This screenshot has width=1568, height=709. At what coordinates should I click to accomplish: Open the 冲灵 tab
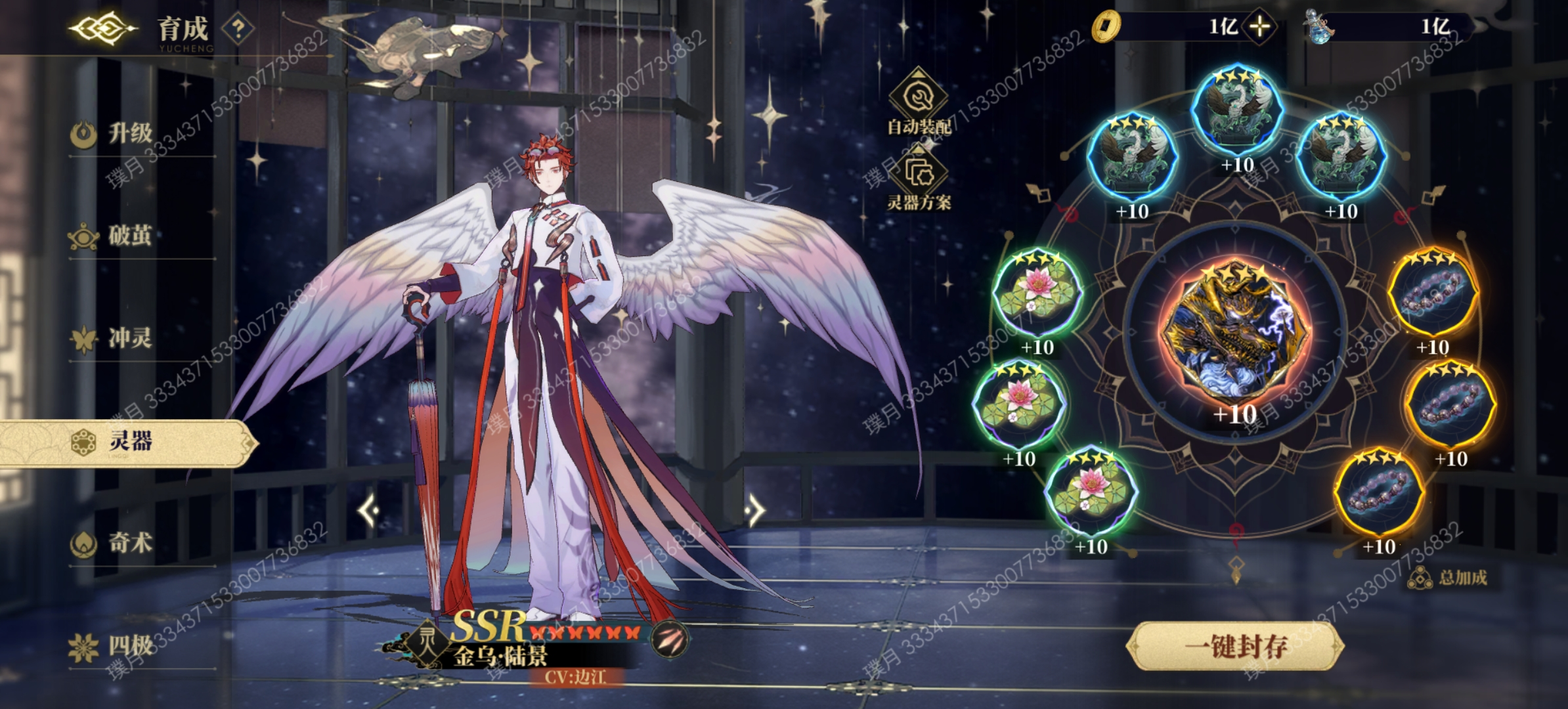click(130, 339)
